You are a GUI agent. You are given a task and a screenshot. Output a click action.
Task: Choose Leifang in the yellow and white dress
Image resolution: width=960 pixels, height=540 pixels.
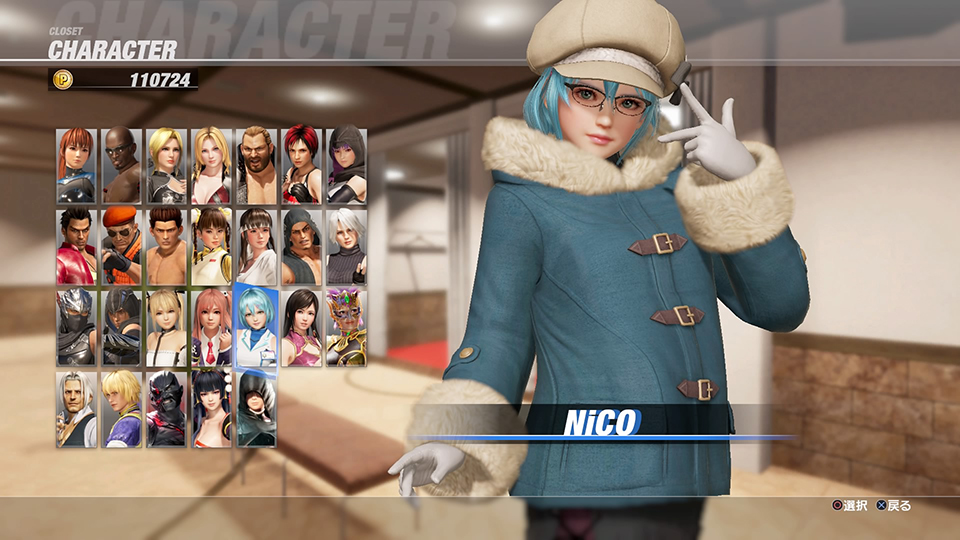[x=211, y=246]
